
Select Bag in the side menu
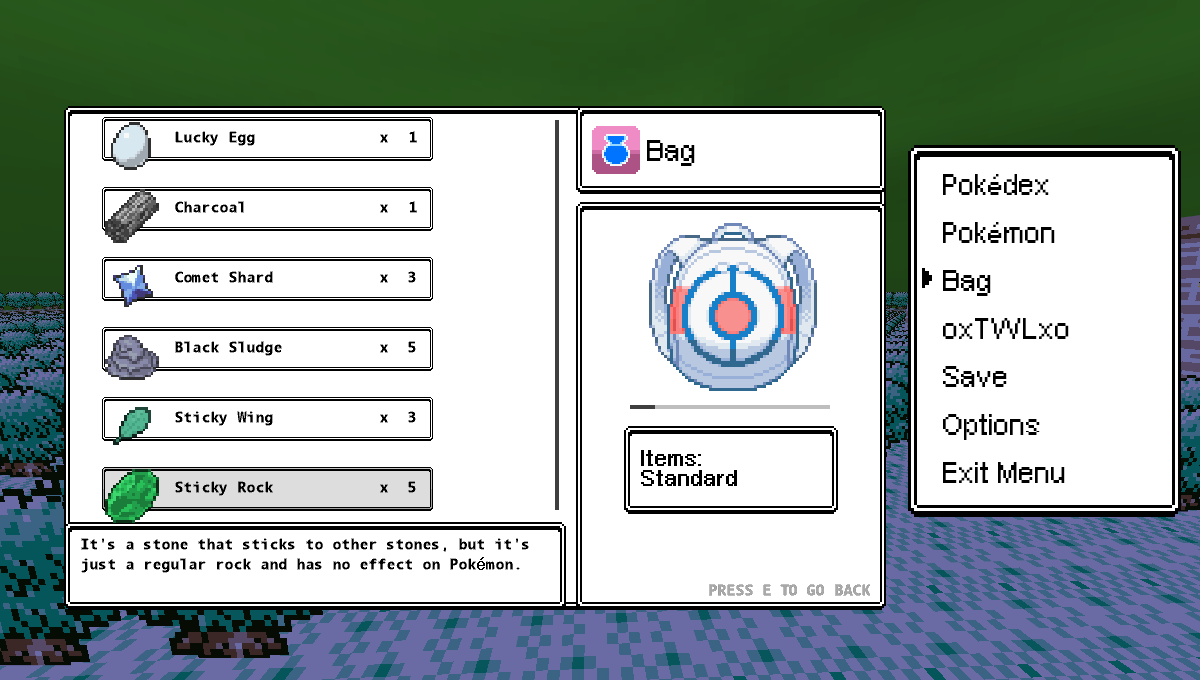966,282
